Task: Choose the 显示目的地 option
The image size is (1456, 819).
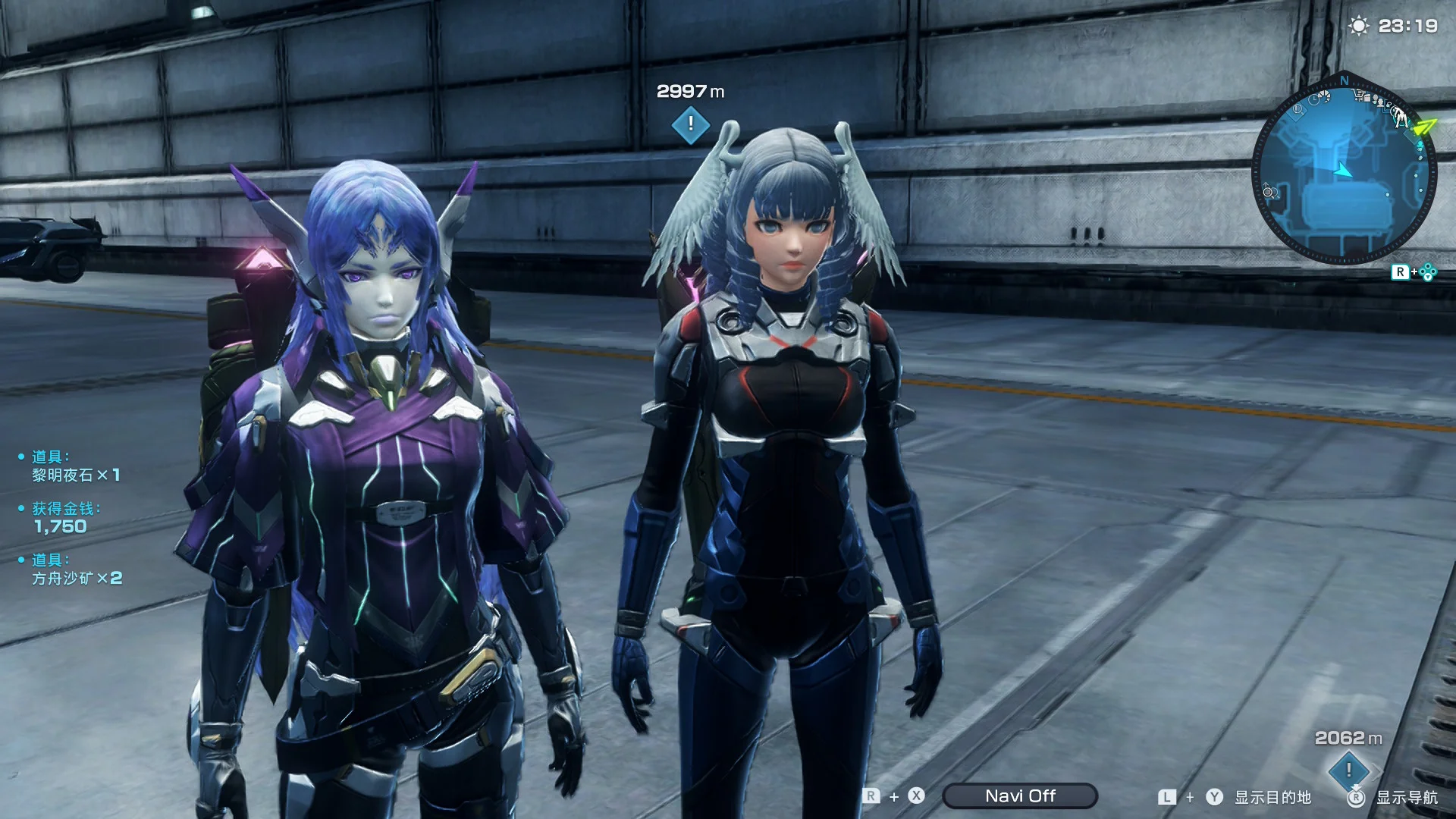Action: 1272,797
